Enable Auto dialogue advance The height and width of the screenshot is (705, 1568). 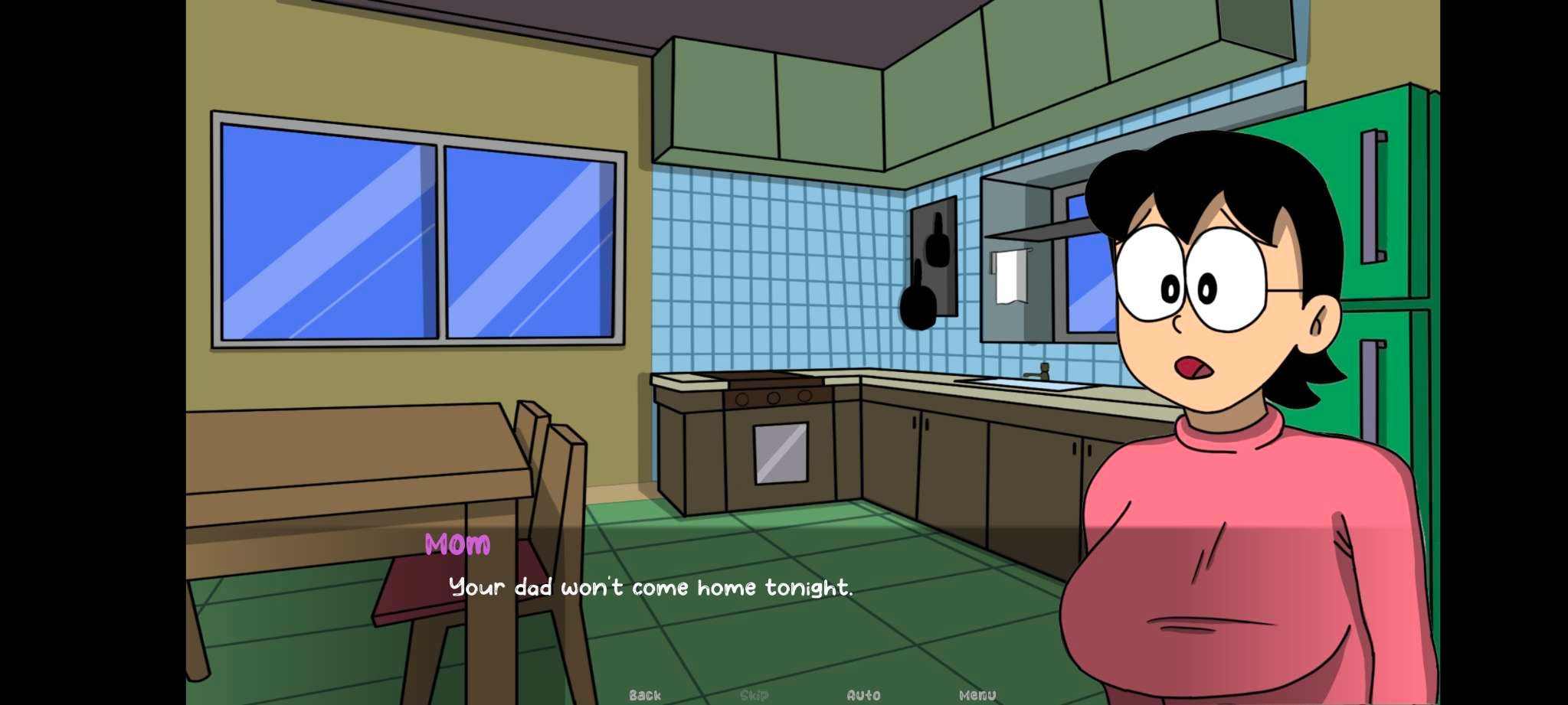coord(863,695)
